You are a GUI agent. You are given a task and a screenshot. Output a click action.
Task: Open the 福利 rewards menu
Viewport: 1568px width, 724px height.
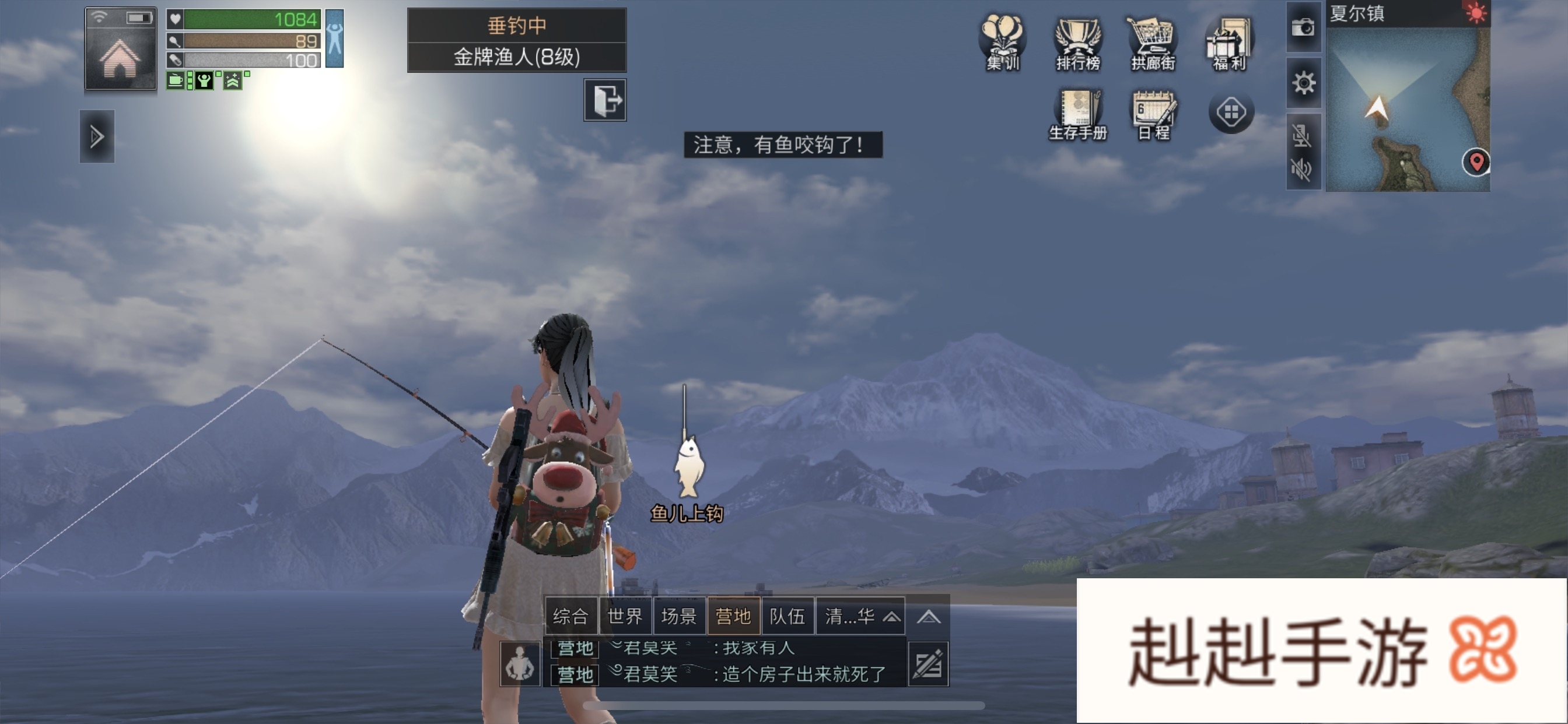(1228, 44)
